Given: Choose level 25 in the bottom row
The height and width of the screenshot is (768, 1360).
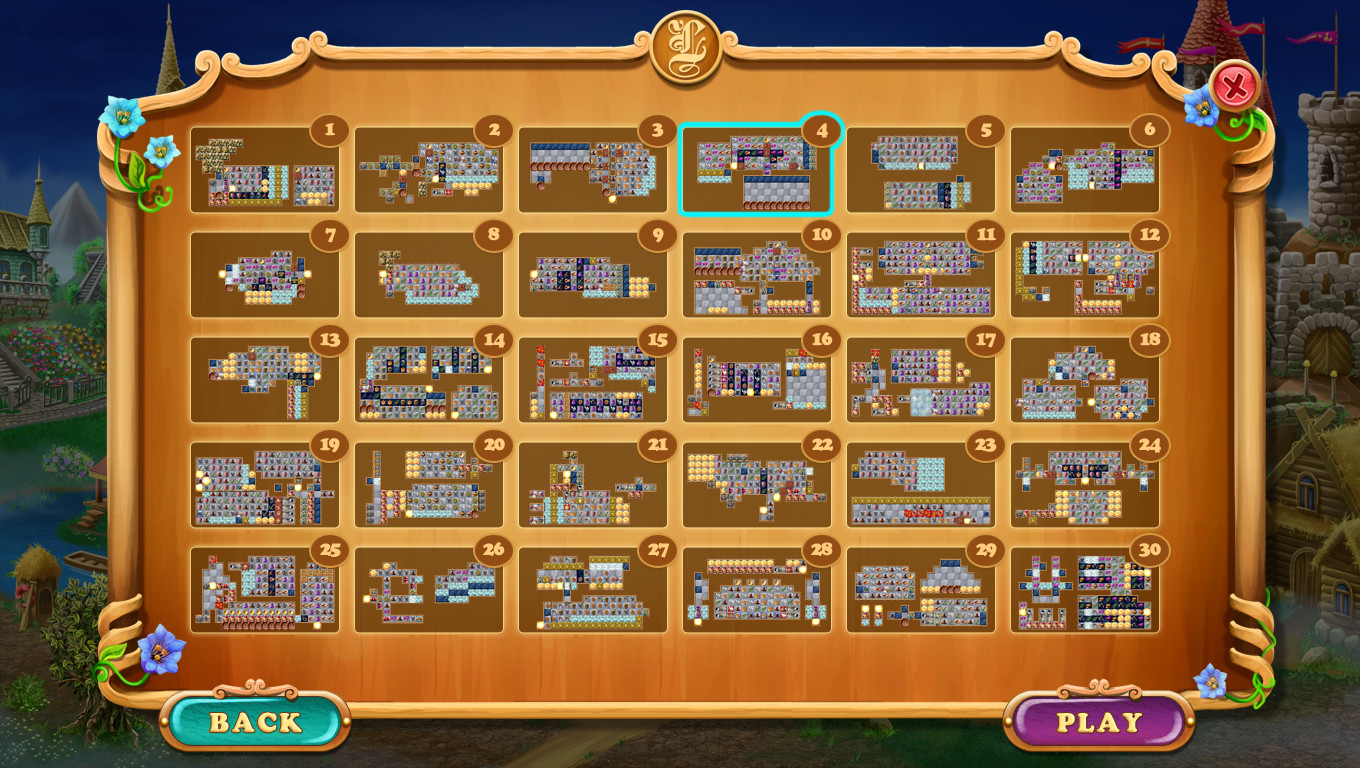Looking at the screenshot, I should (265, 591).
